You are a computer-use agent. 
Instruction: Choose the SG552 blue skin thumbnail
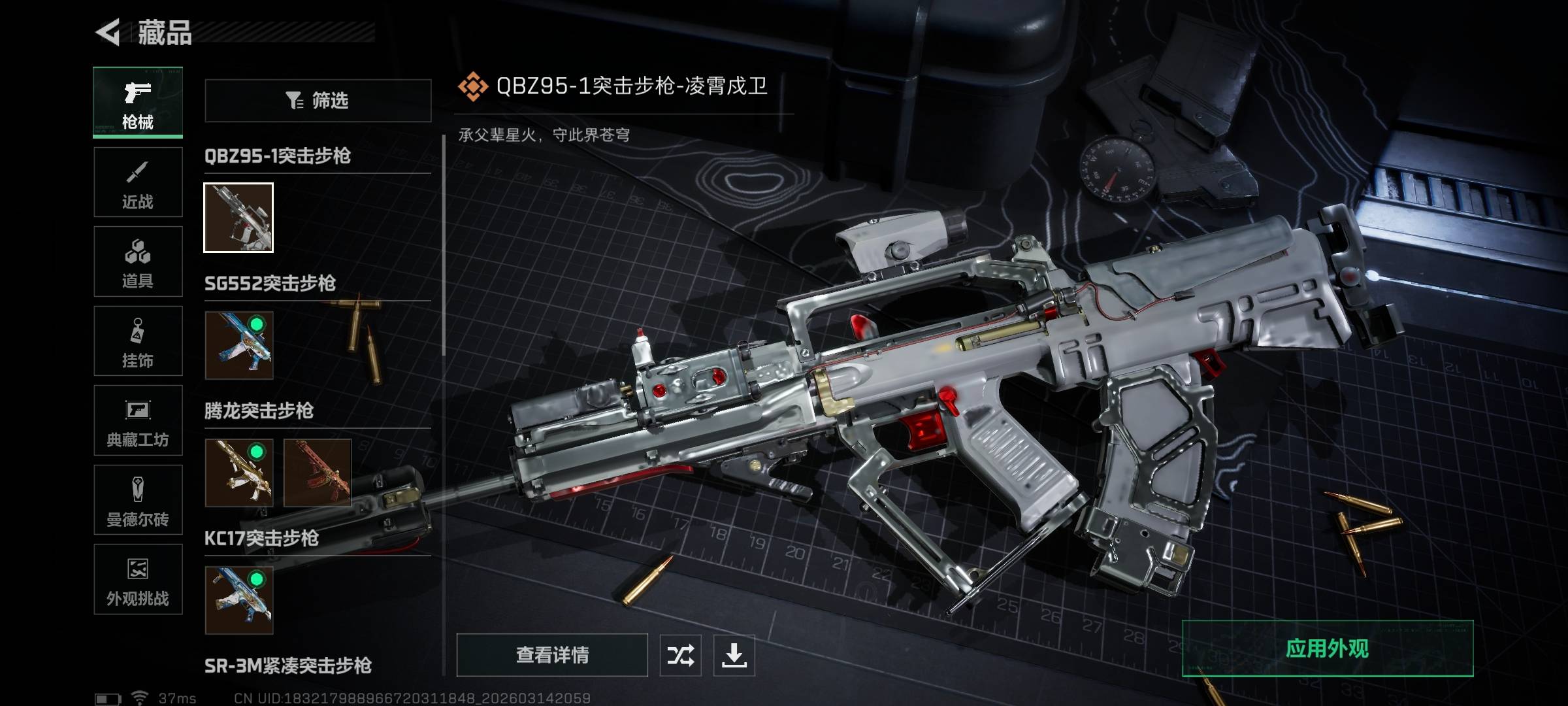(x=238, y=345)
